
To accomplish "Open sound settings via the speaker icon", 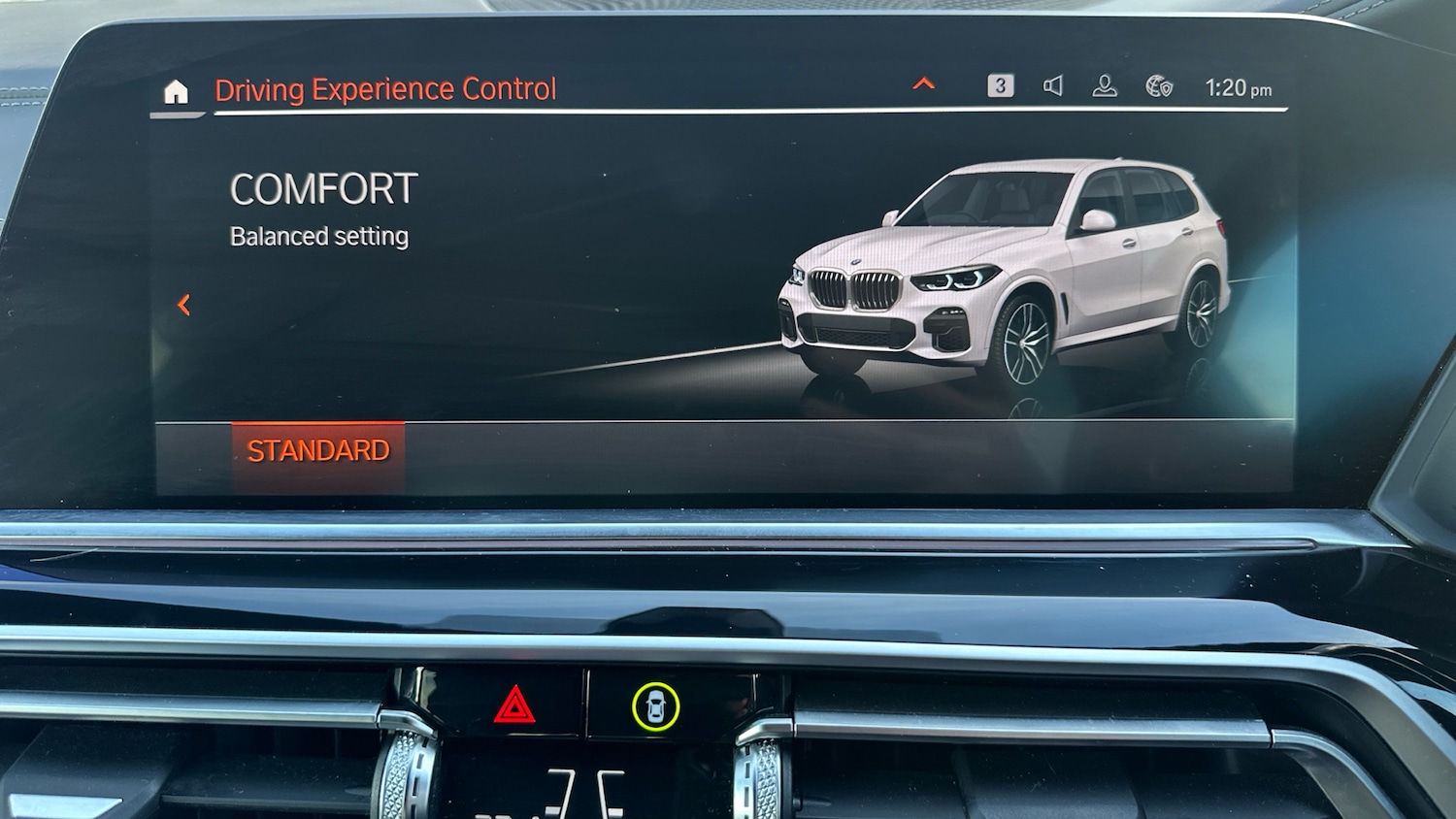I will click(x=1054, y=87).
